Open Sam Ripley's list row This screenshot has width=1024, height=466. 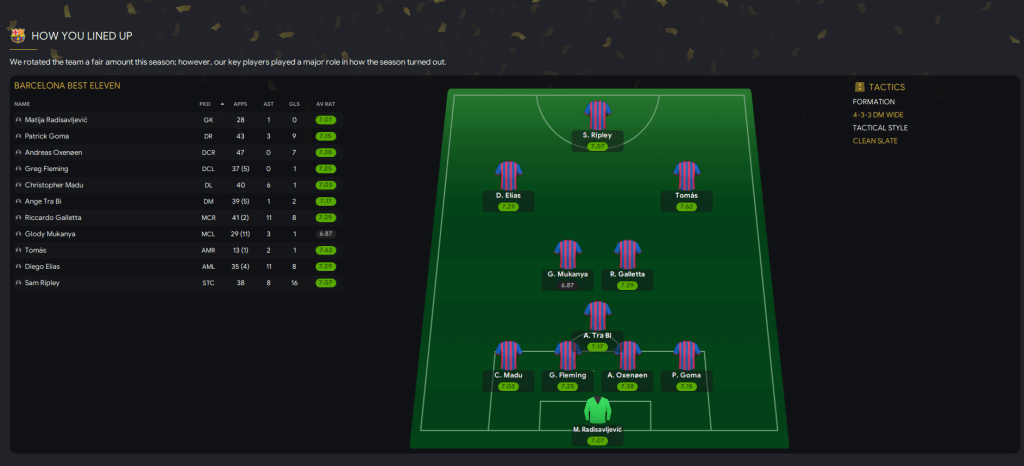coord(43,283)
